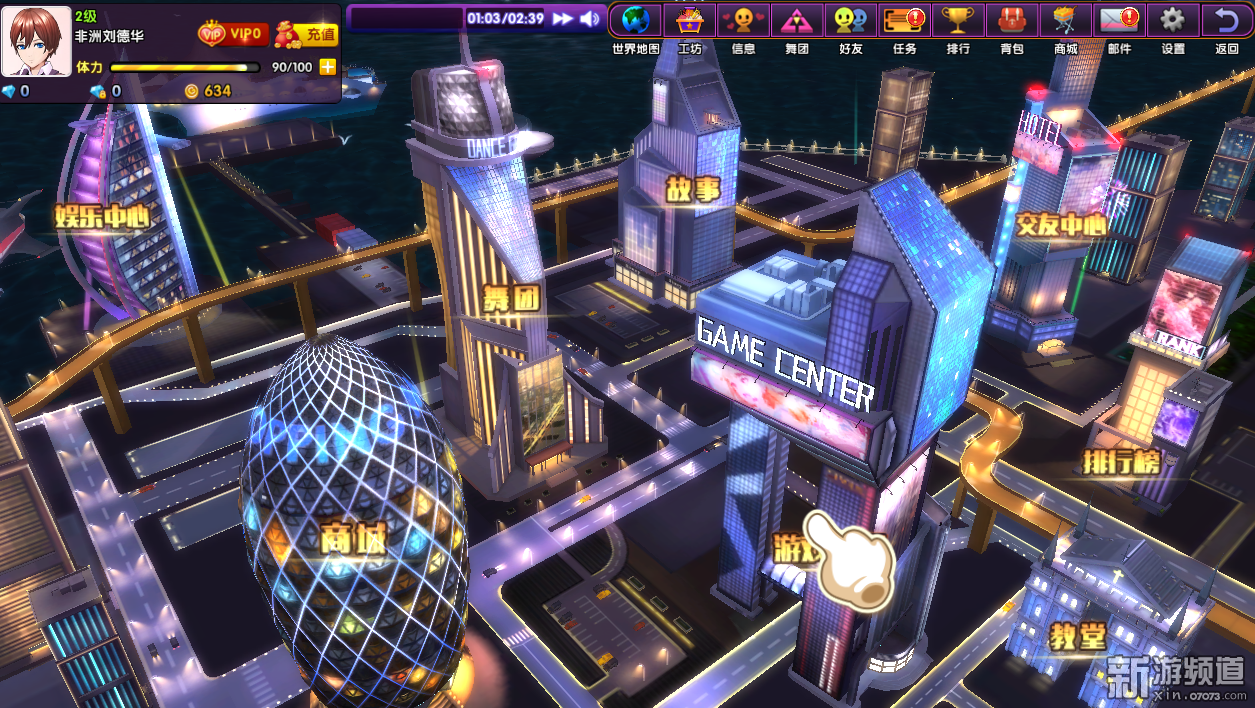Open the 邮件 mail envelope icon
1255x708 pixels.
[x=1119, y=20]
